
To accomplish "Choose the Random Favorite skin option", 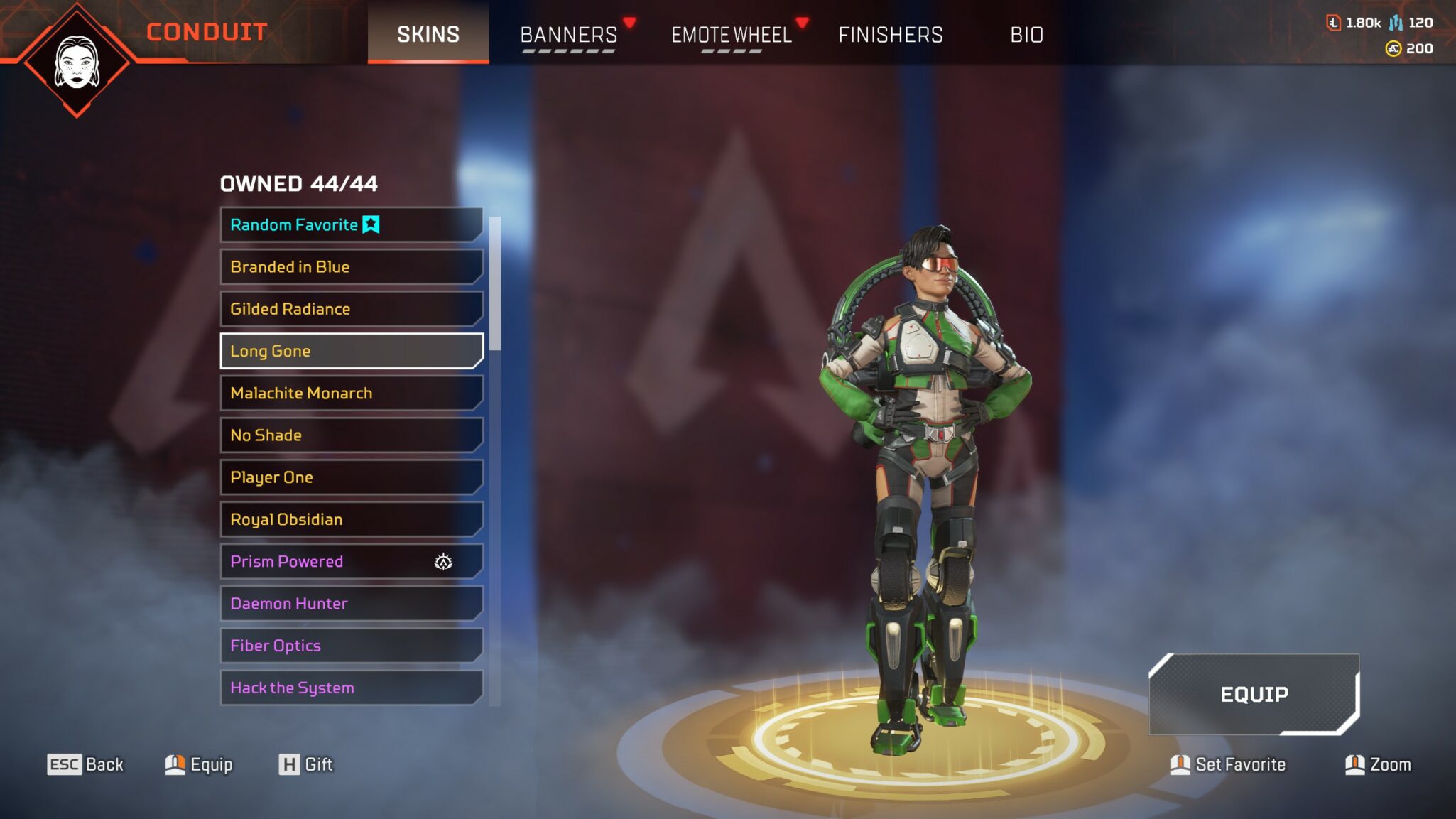I will (x=351, y=224).
